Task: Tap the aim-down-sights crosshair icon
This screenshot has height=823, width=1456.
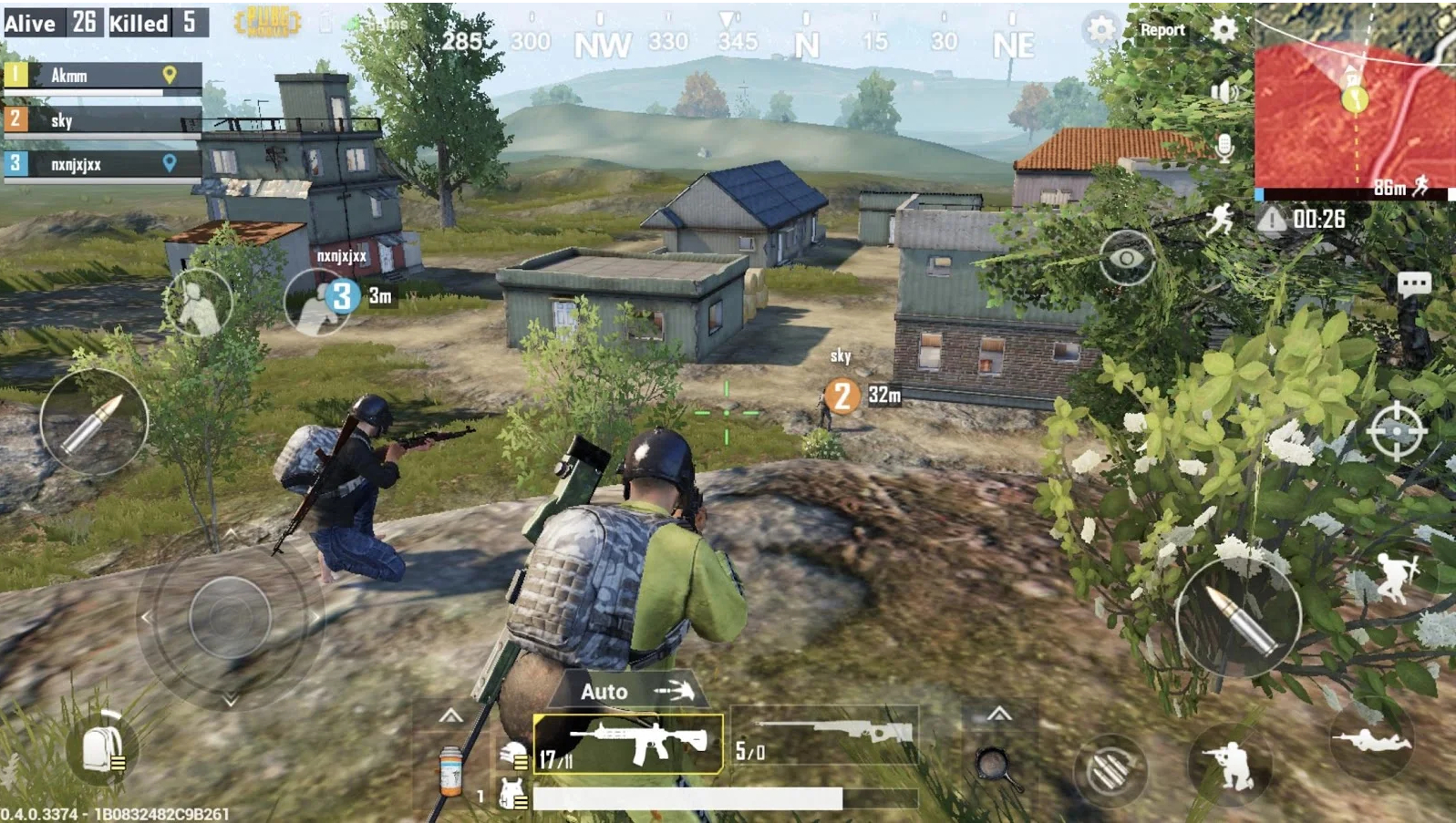Action: (x=1397, y=425)
